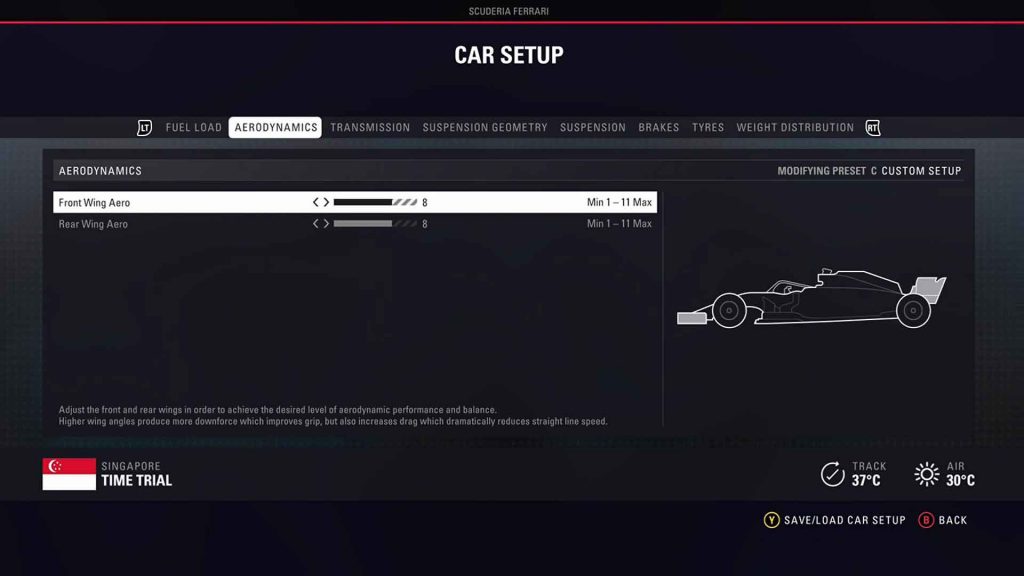Decrease Front Wing Aero with left arrow
The image size is (1024, 576).
pos(316,203)
